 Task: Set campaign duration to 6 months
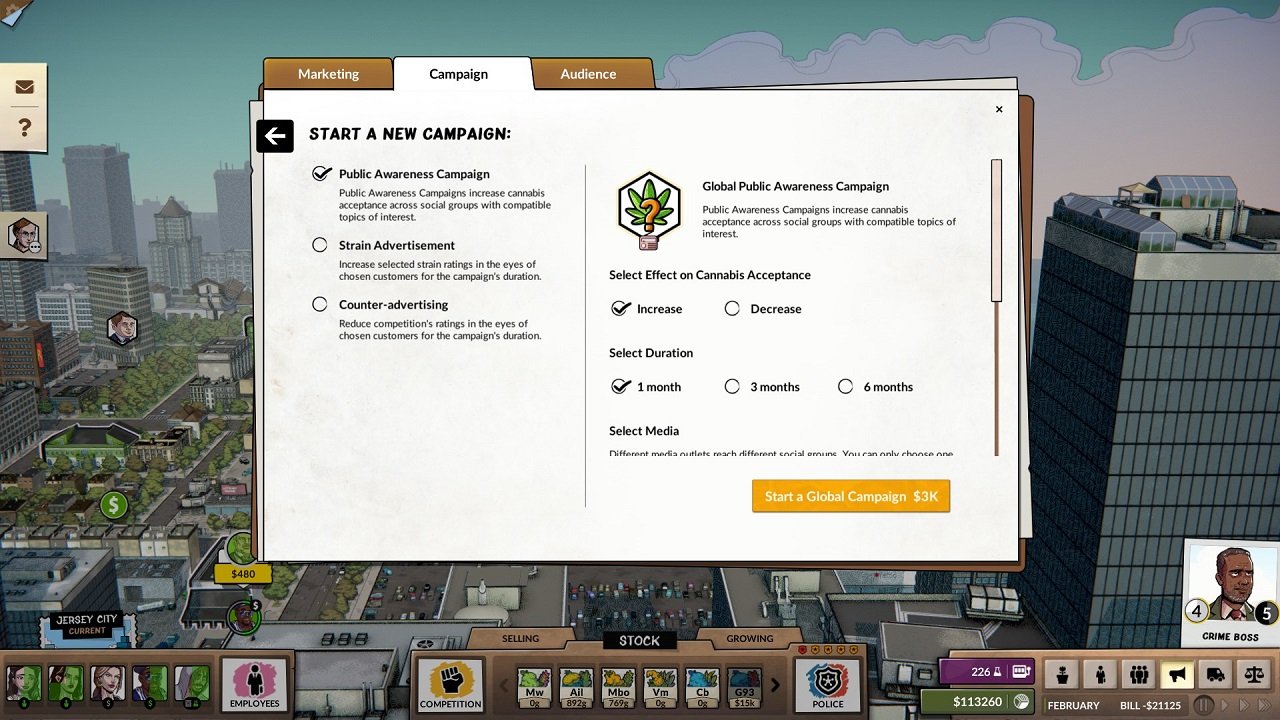845,386
